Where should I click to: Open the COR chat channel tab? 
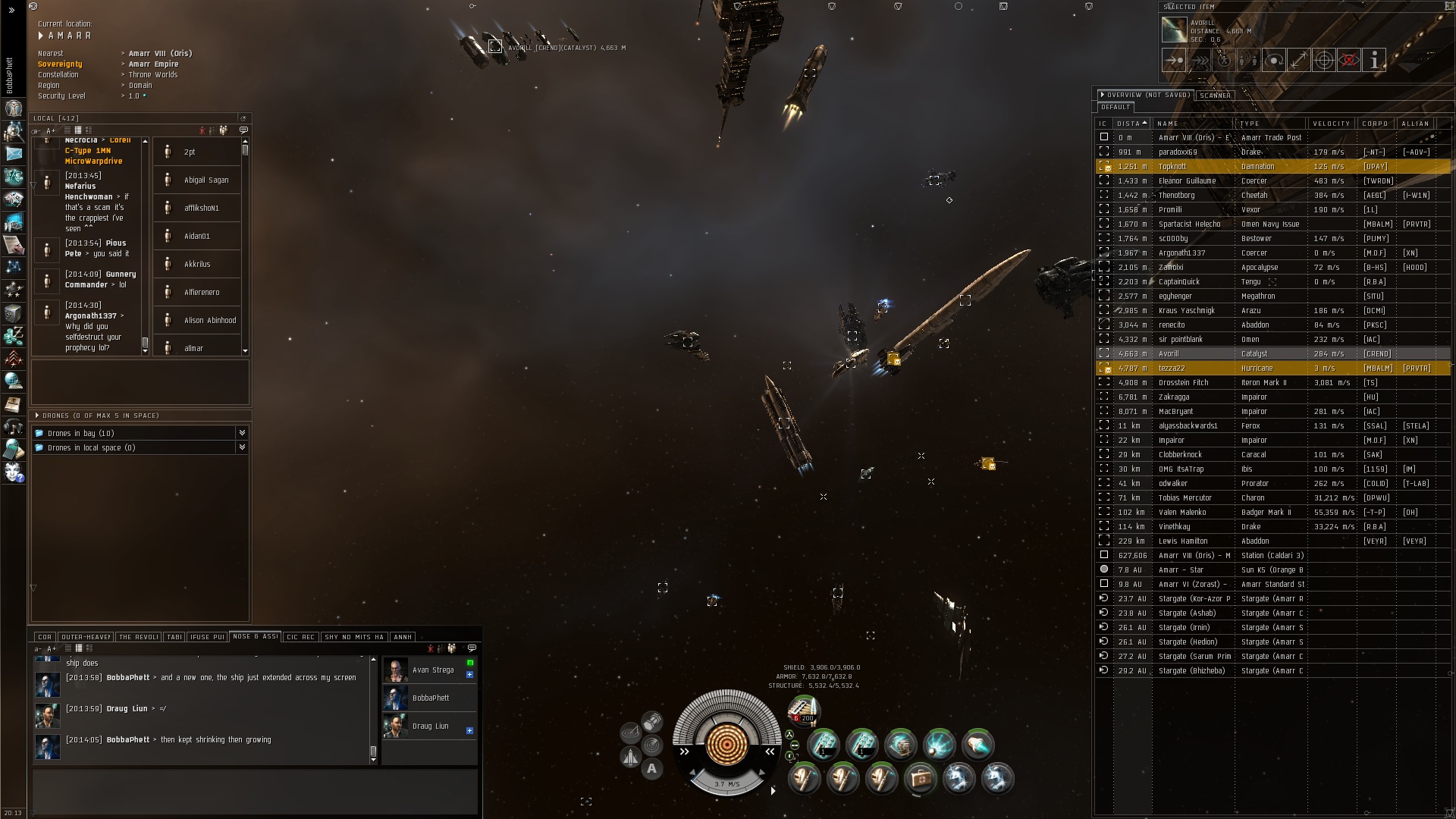pos(45,637)
